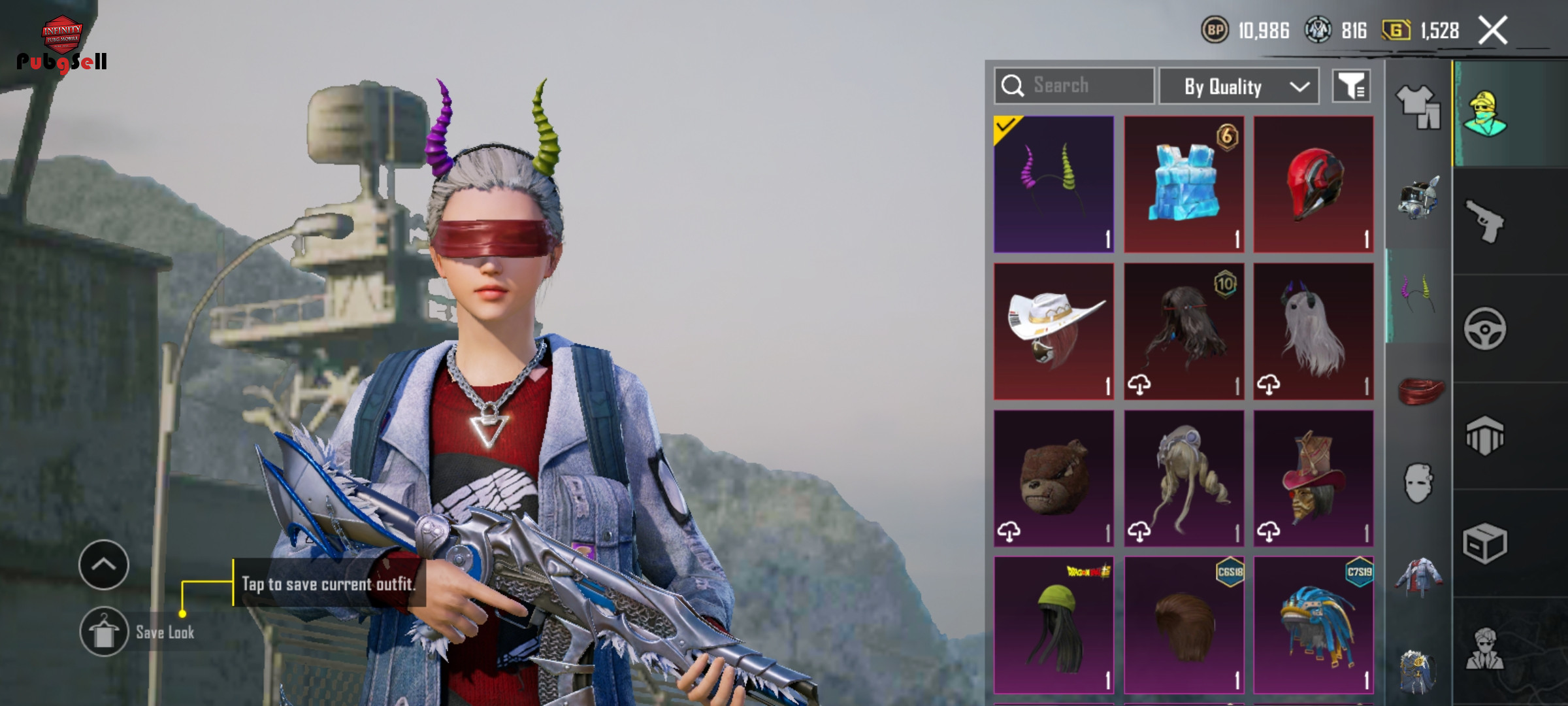This screenshot has width=1568, height=706.
Task: Select the face mask category
Action: coord(1418,484)
